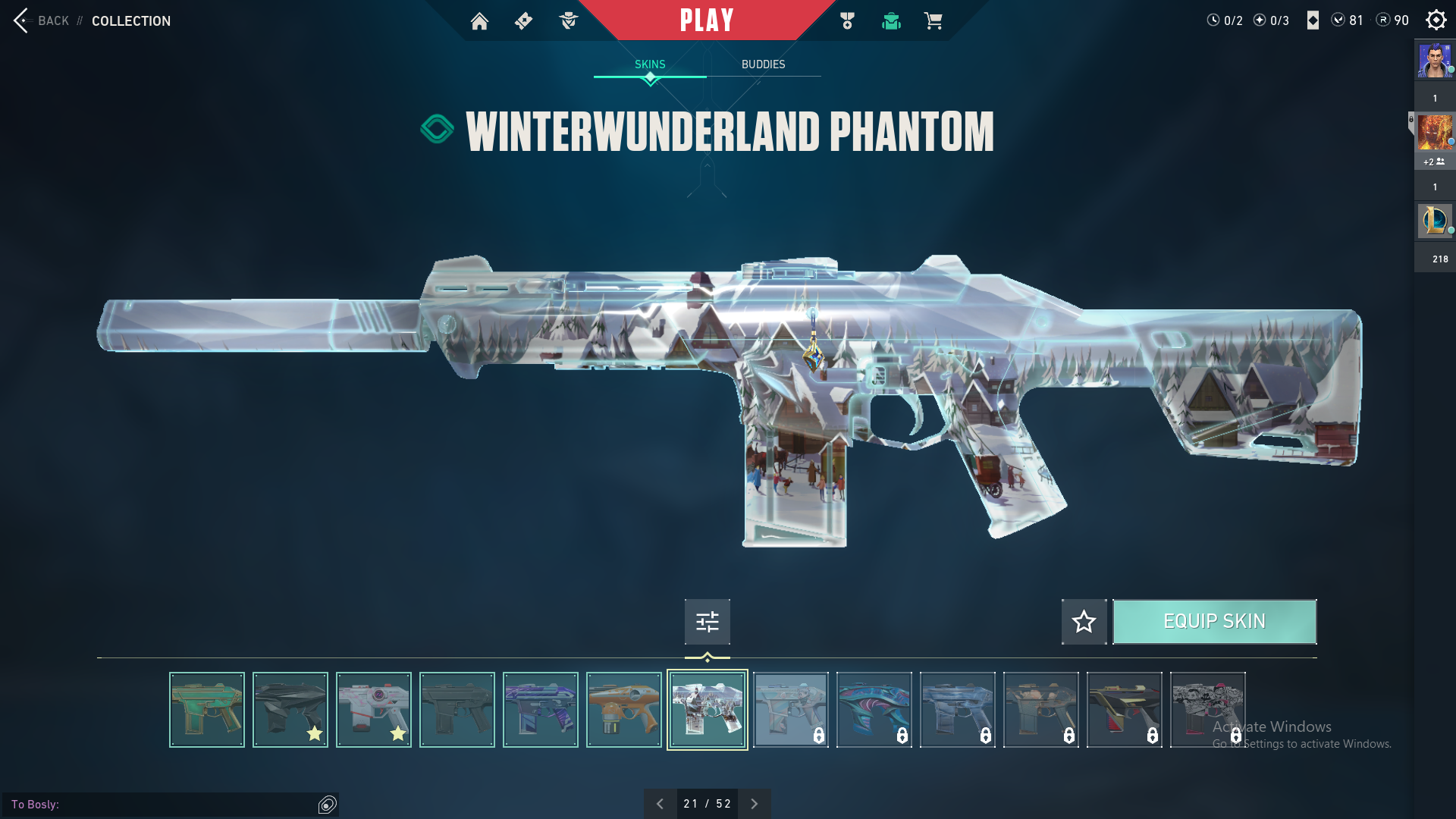Open the skin filter sliders button

click(707, 622)
